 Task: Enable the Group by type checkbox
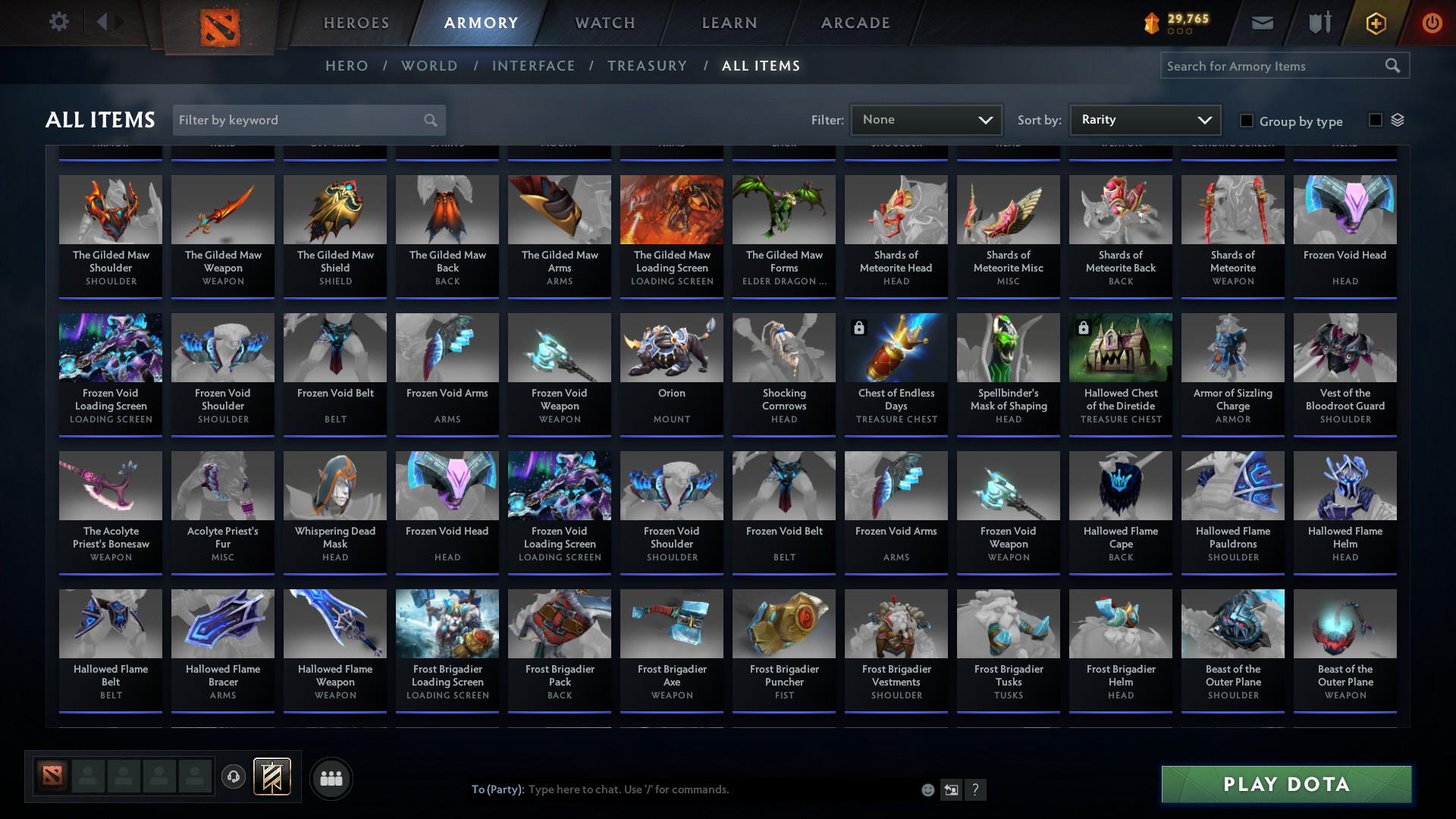click(x=1246, y=121)
